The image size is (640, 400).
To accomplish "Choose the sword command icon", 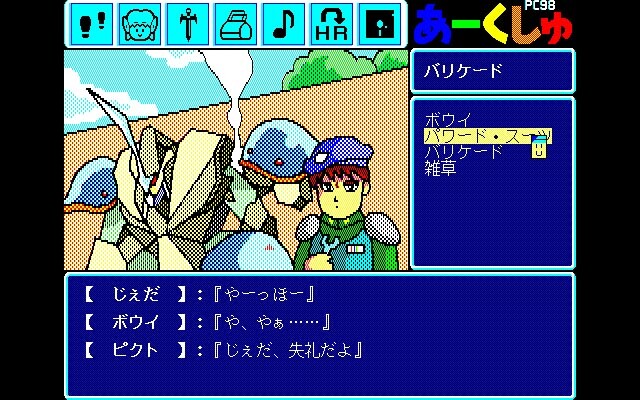I will (x=189, y=24).
